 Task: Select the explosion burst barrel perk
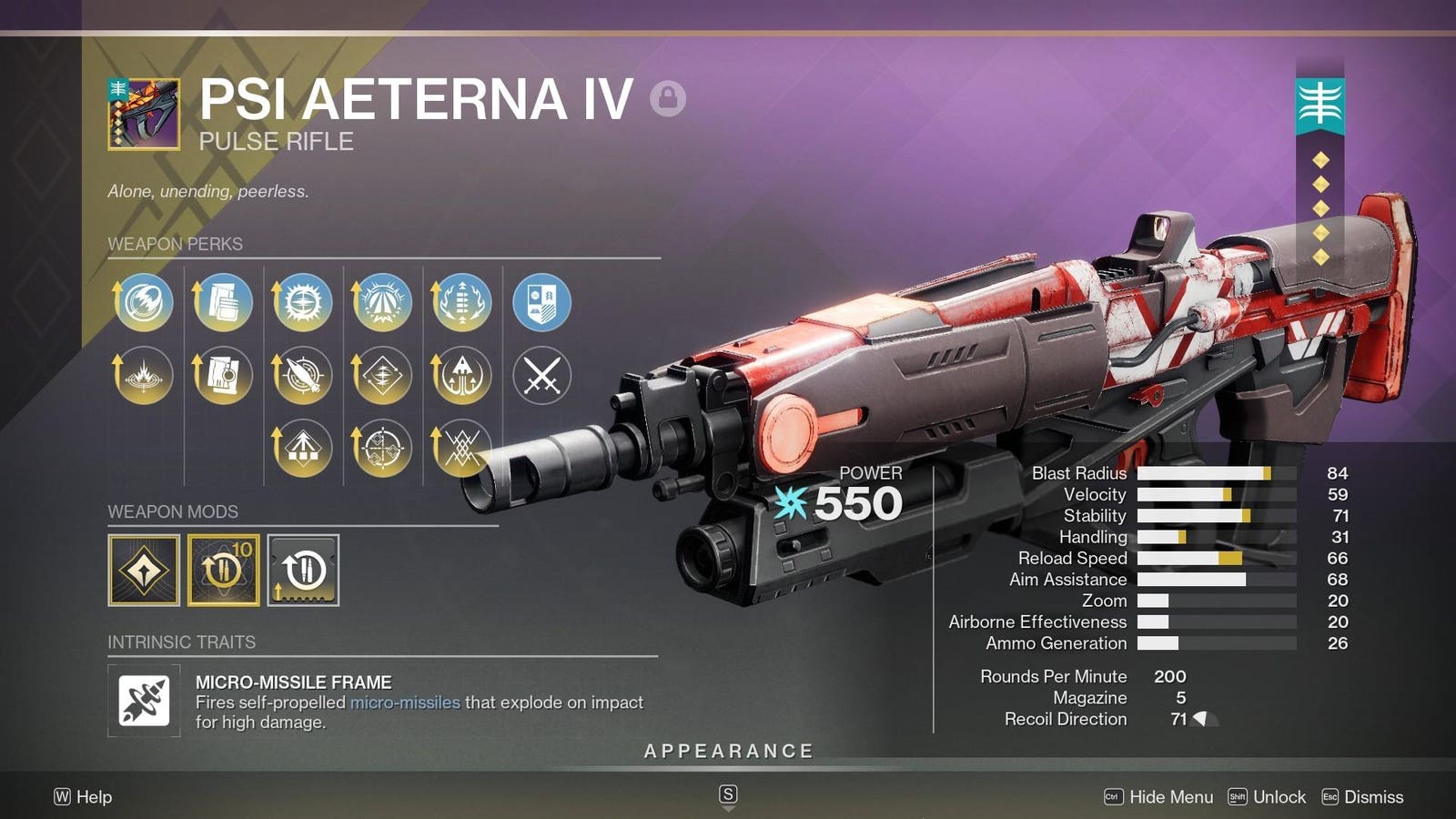point(144,375)
